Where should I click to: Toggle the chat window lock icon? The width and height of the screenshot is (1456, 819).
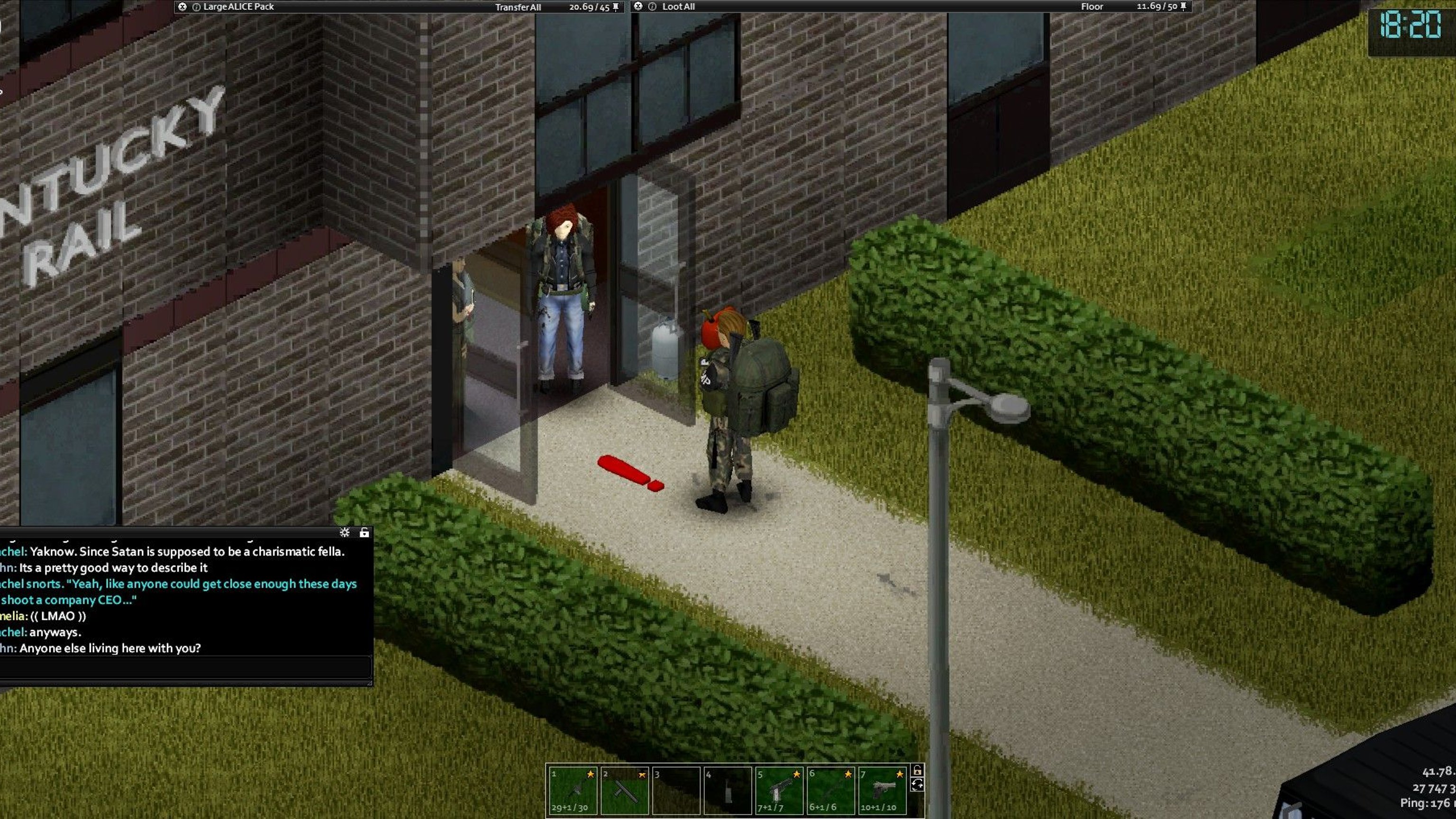(364, 532)
